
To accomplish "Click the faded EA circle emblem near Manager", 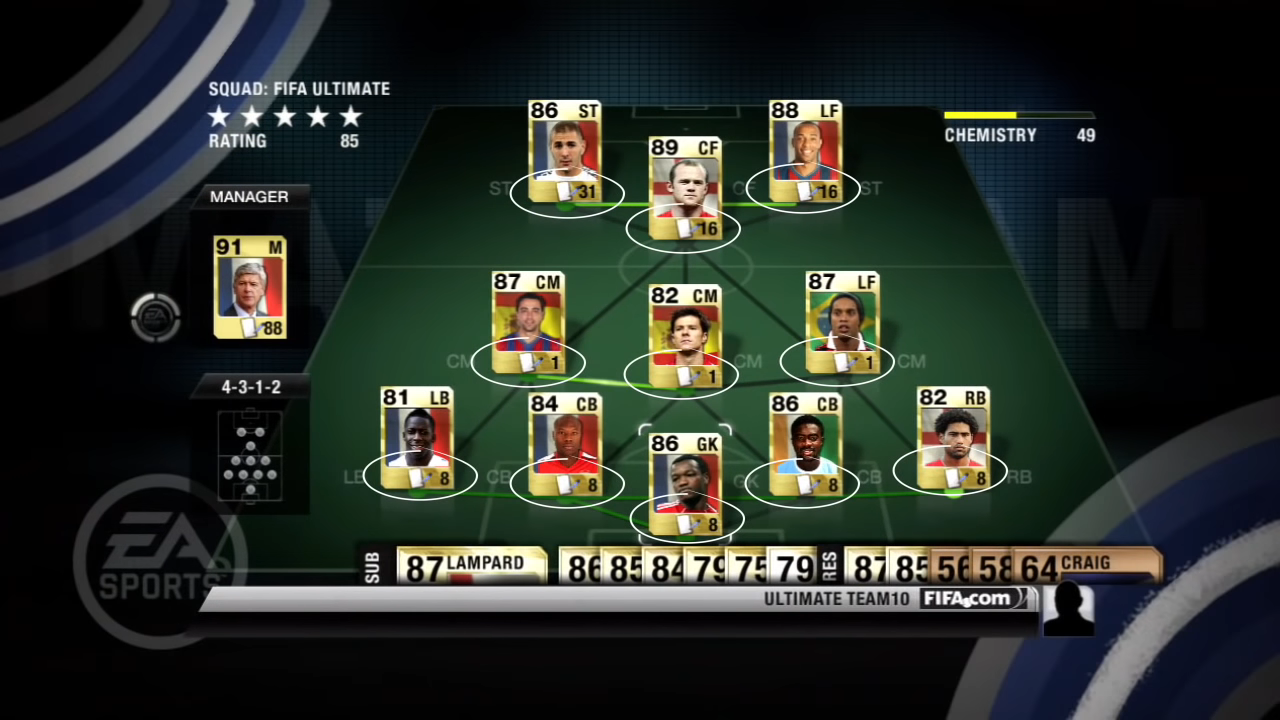I will click(x=156, y=317).
